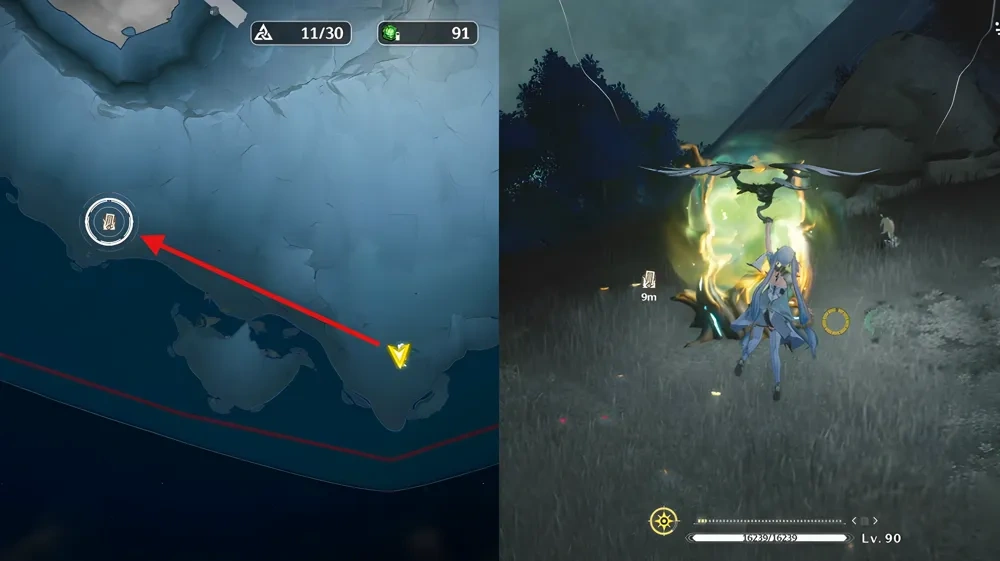Viewport: 1000px width, 561px height.
Task: Click the tracked card marker showing 9m
Action: 649,279
